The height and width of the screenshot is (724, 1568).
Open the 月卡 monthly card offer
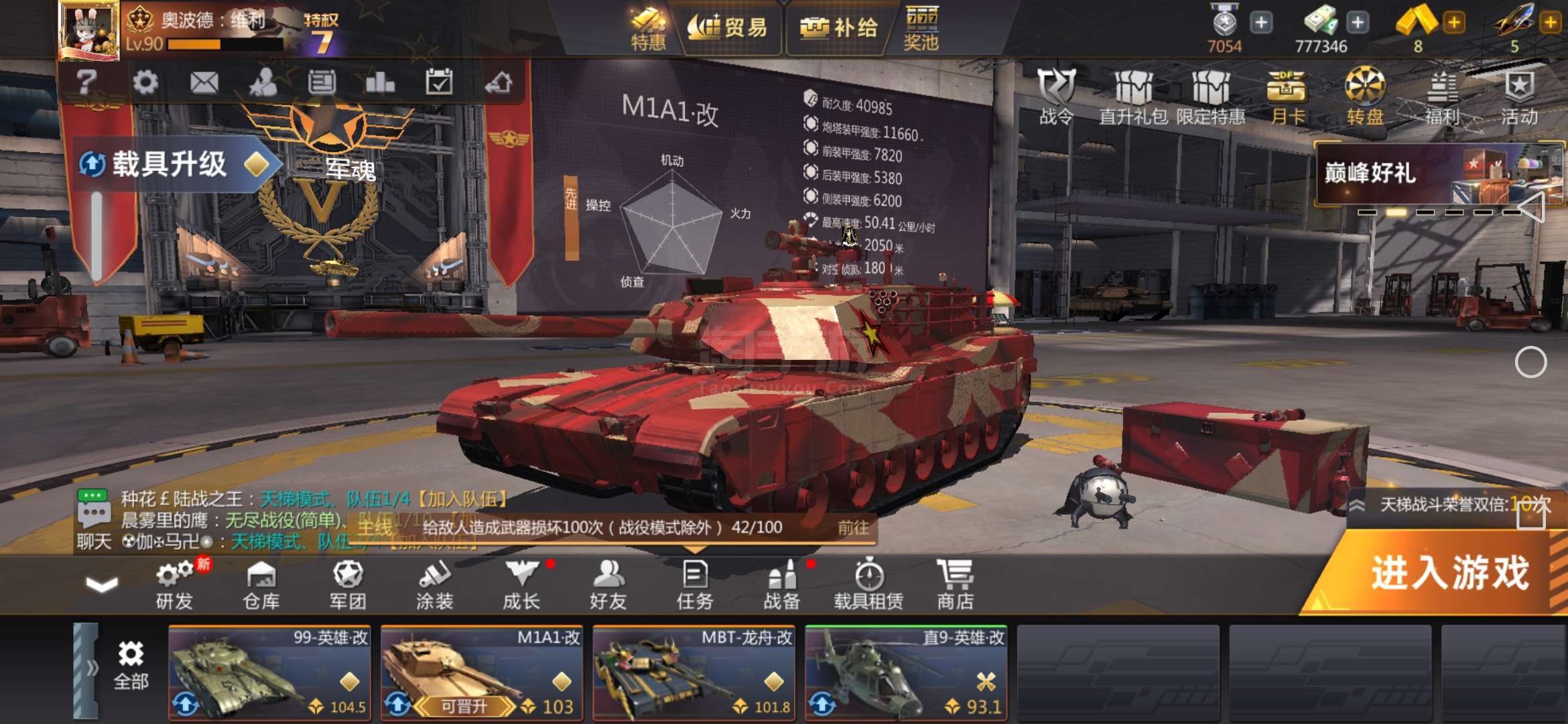coord(1287,96)
